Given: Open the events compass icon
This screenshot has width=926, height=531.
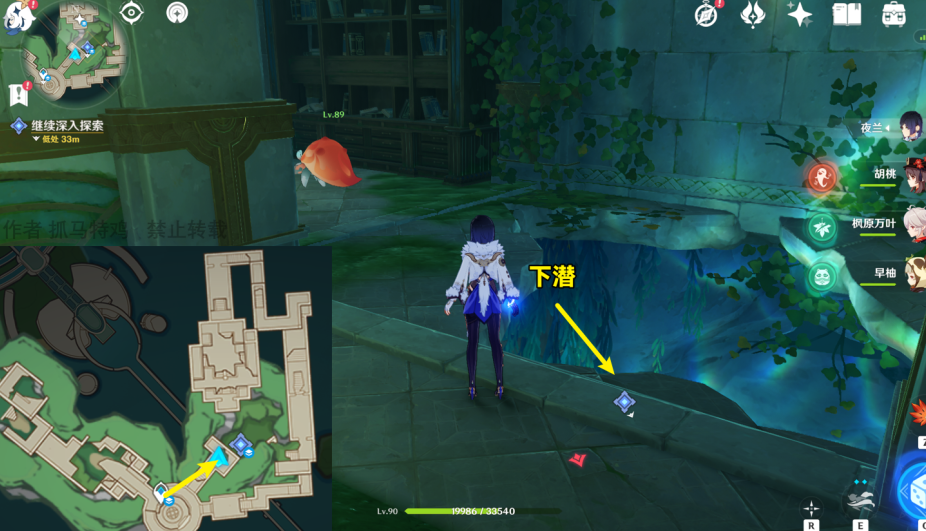Looking at the screenshot, I should [707, 14].
